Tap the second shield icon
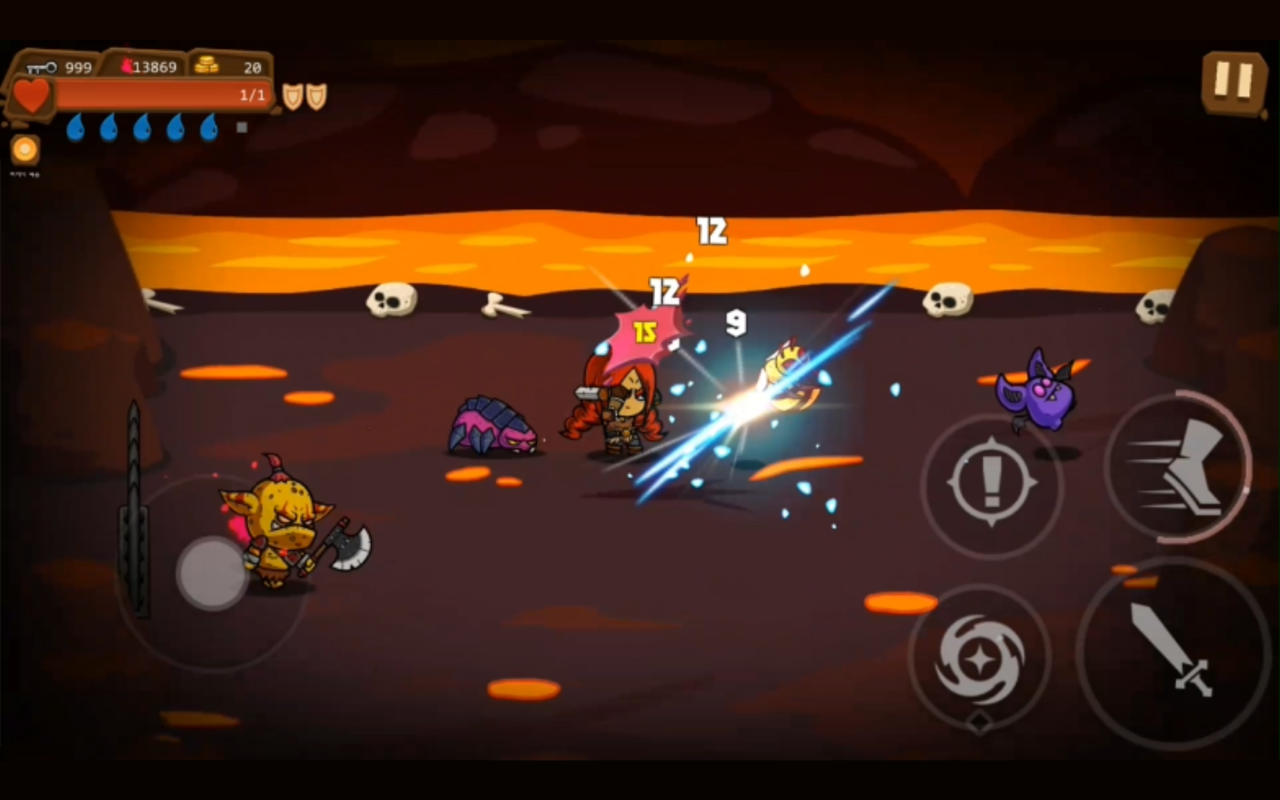 coord(317,95)
